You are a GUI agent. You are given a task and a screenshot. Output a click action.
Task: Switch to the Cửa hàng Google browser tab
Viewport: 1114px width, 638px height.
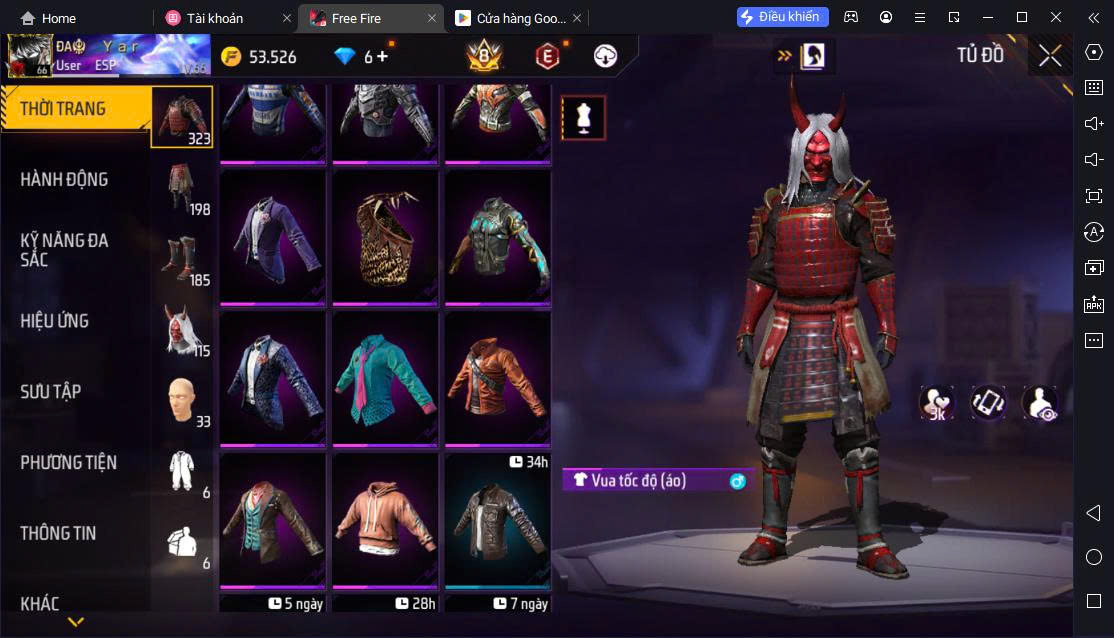(x=510, y=18)
